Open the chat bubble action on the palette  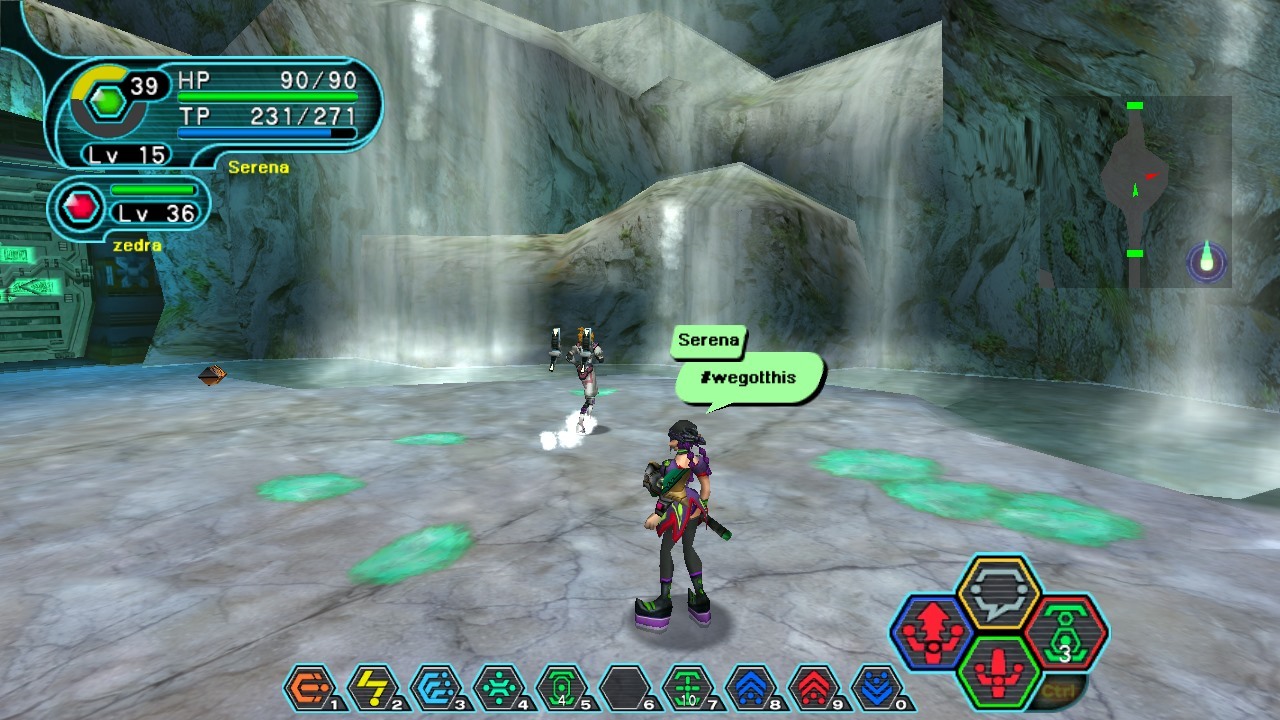point(999,593)
